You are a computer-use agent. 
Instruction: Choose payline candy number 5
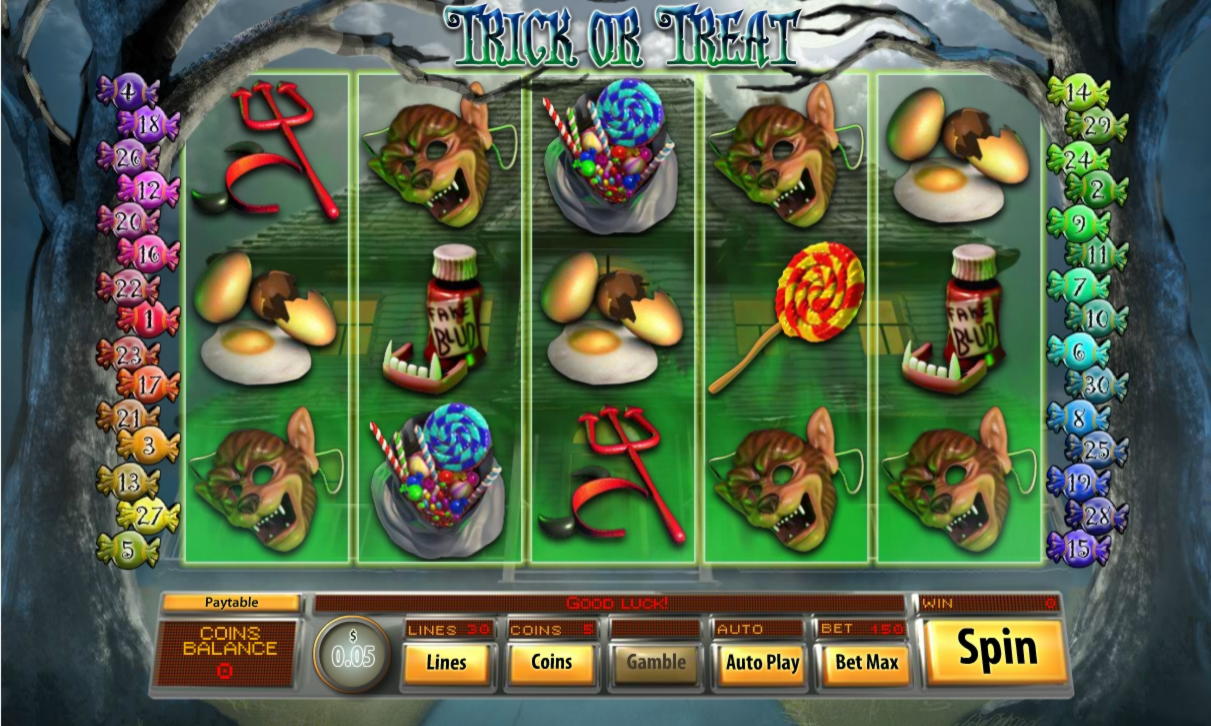(x=127, y=548)
